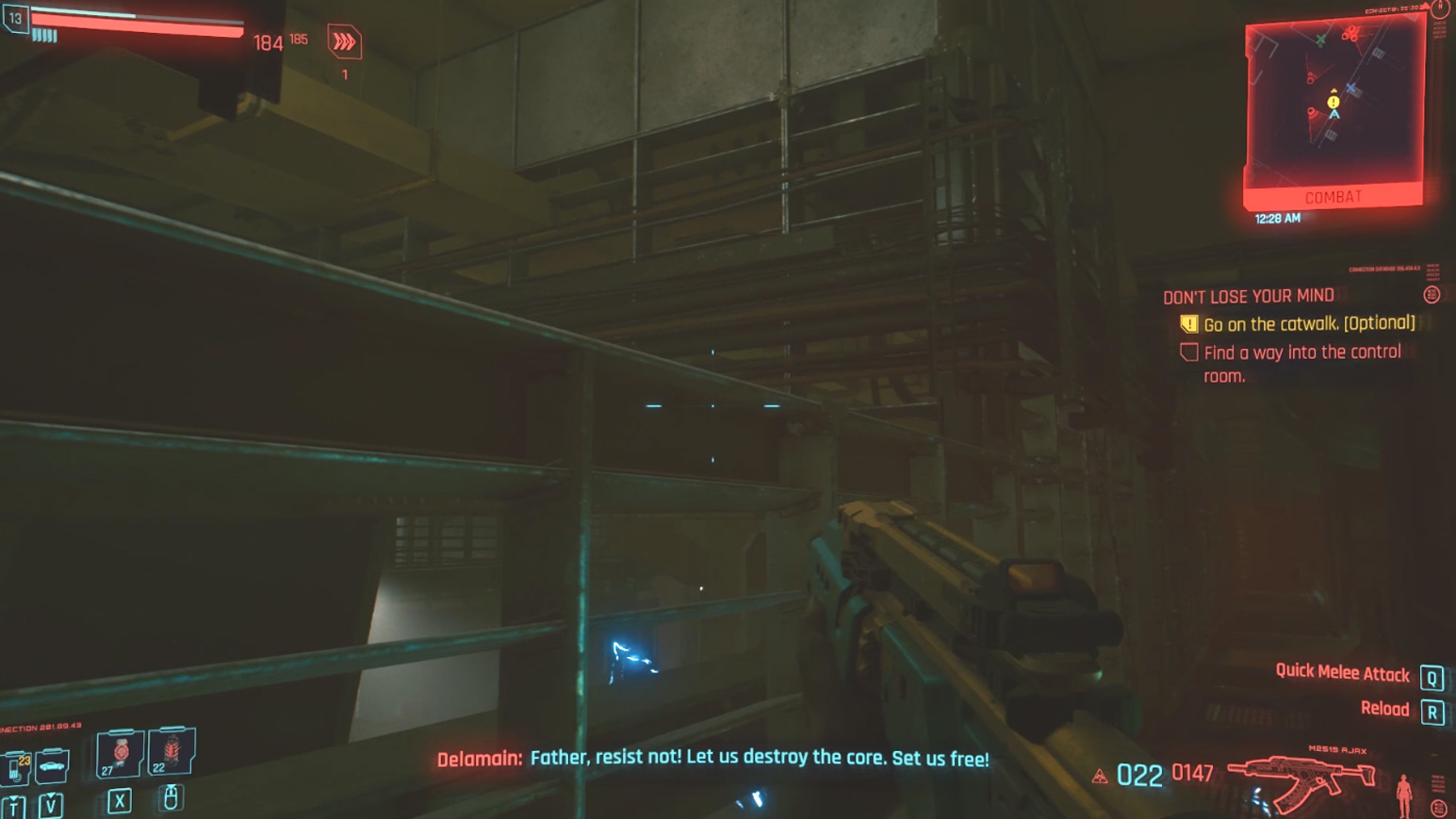Click the player stance silhouette icon
Screen dimensions: 1456x819
(1403, 794)
